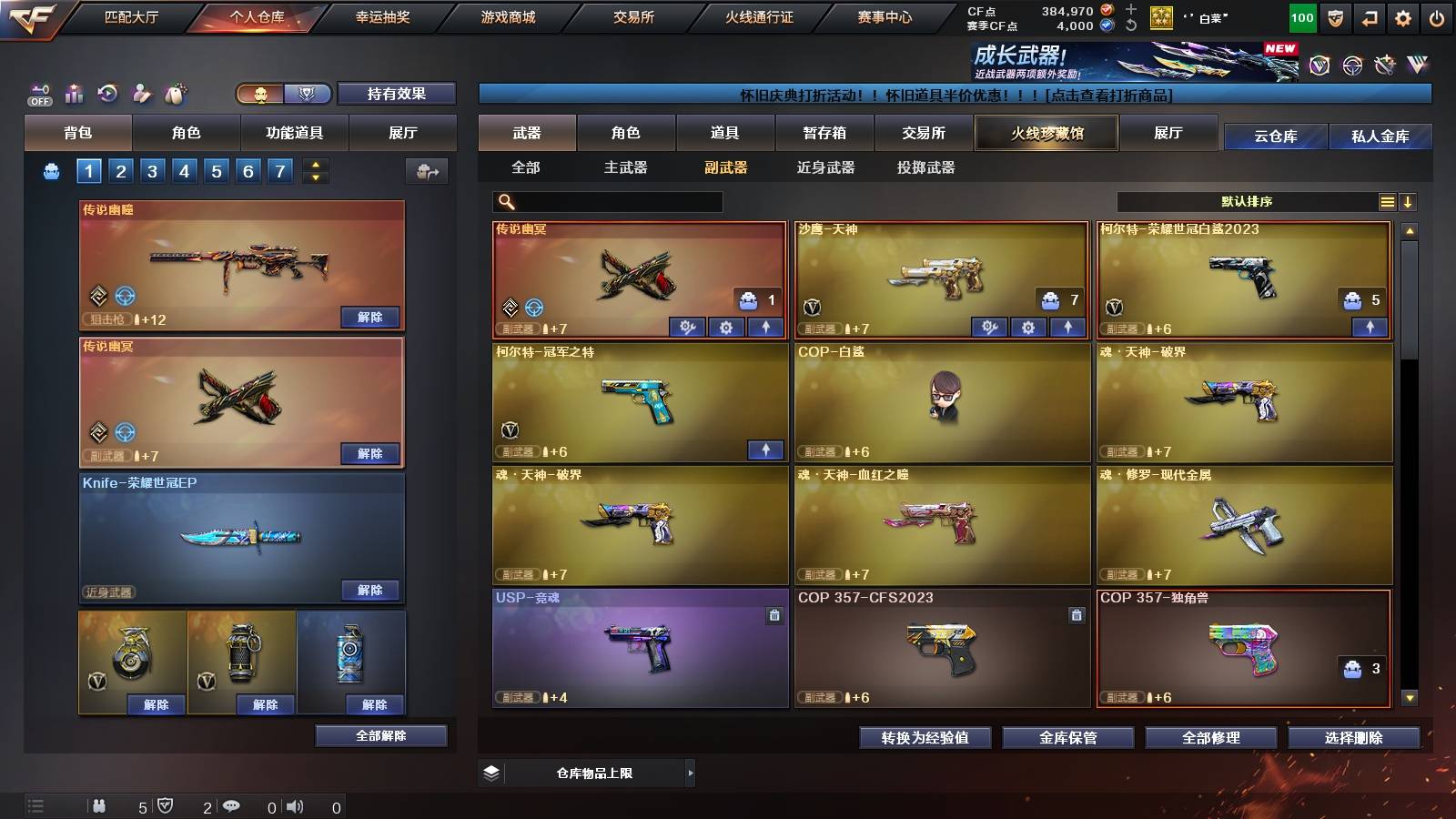Toggle the OFF key switch above the backpack
This screenshot has width=1456, height=819.
(x=39, y=93)
